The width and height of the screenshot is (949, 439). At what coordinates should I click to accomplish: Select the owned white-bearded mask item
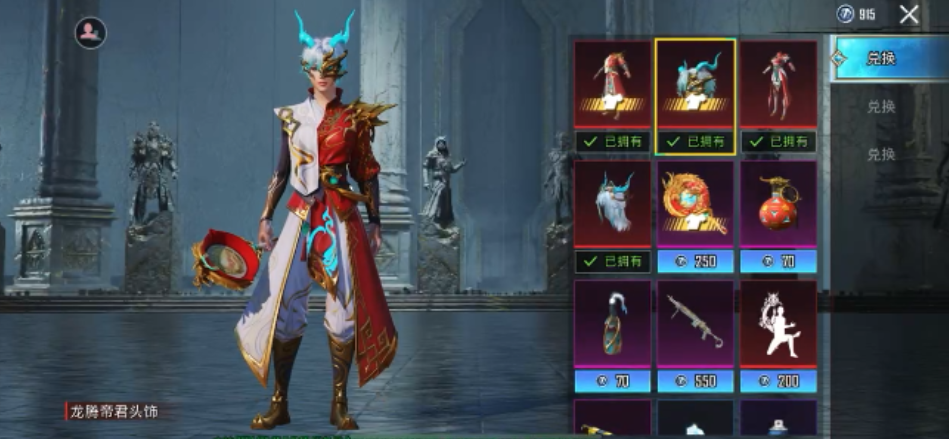click(x=613, y=205)
